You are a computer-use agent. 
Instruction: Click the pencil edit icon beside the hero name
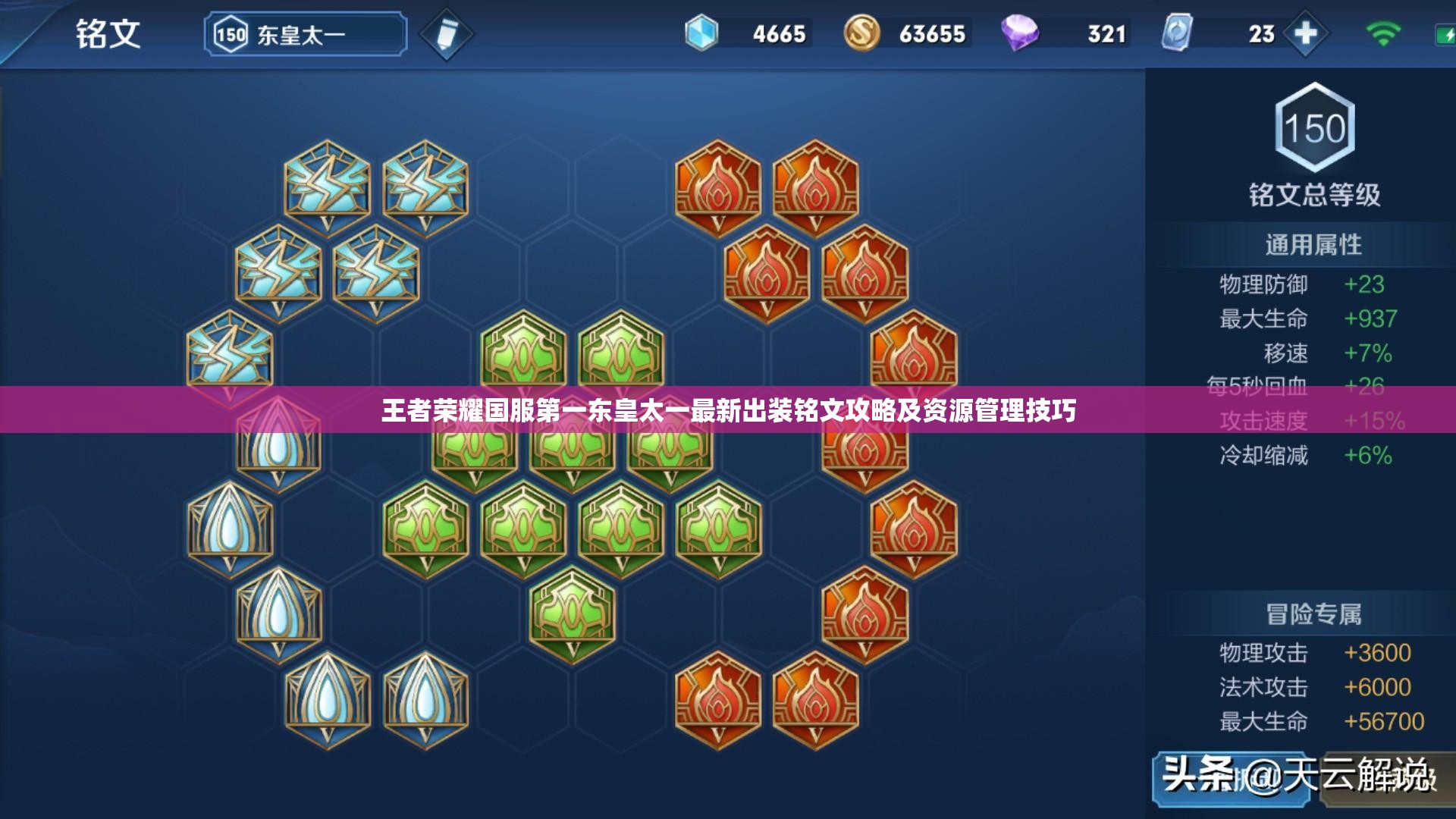[447, 33]
